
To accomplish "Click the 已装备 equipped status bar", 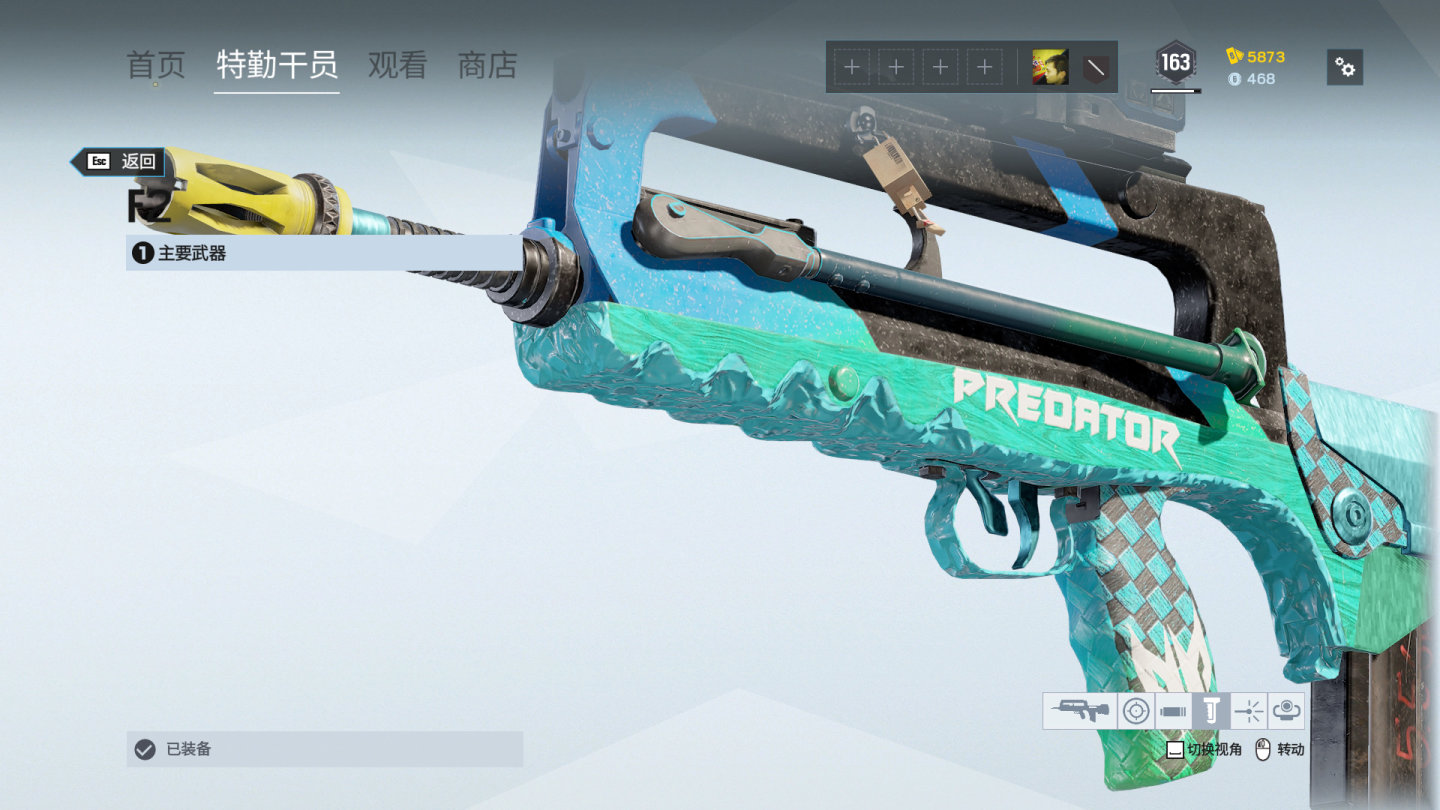I will 325,749.
